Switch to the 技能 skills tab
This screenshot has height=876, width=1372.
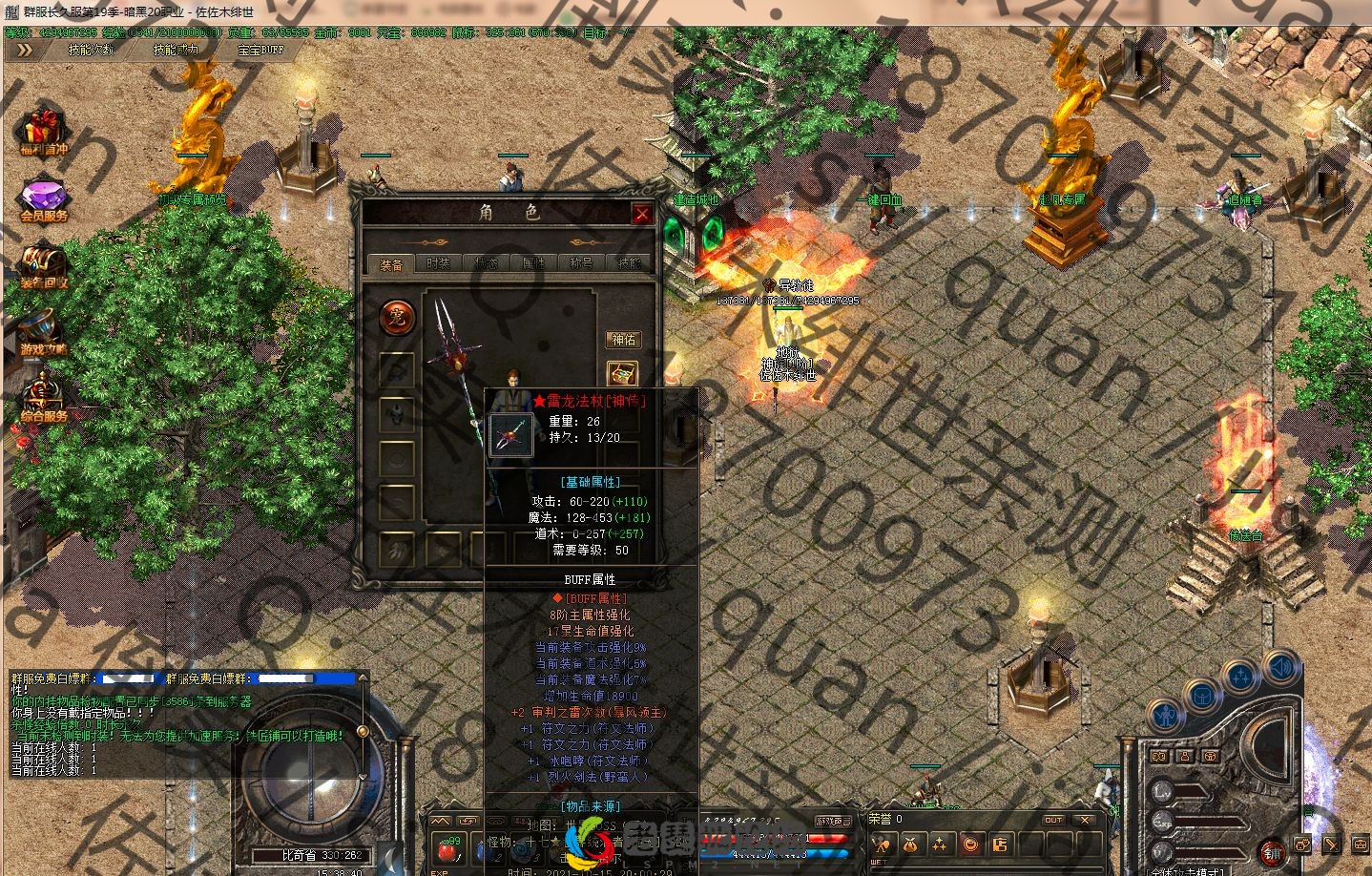(629, 263)
